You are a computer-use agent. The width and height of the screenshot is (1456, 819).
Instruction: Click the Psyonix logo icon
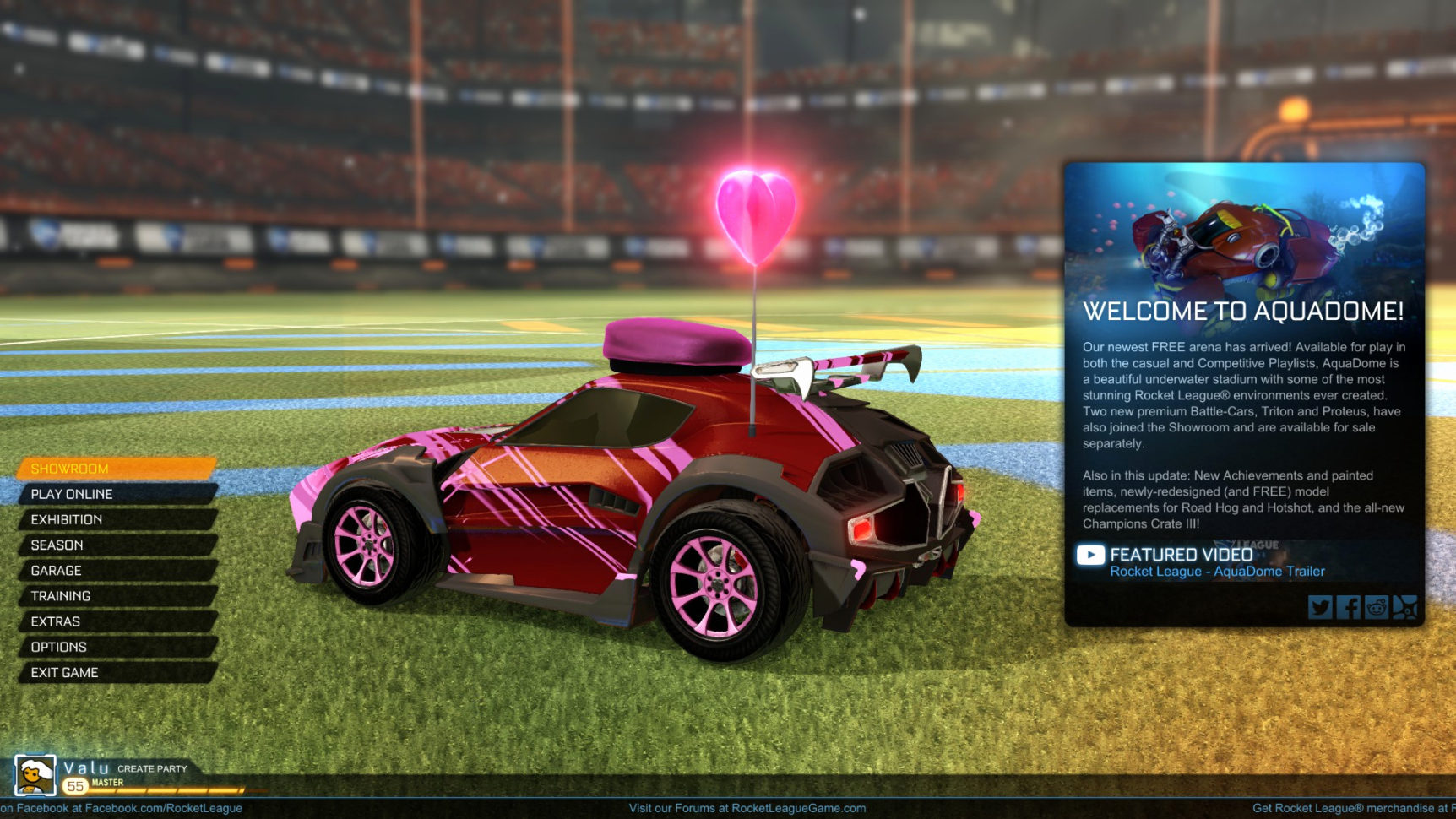(1407, 607)
